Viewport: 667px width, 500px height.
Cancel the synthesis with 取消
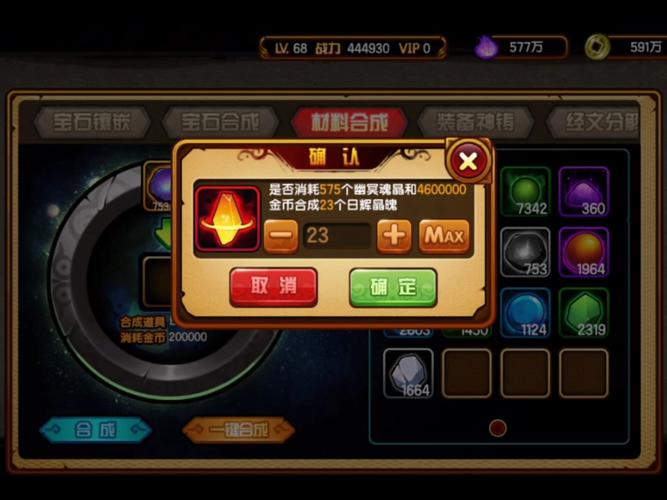(x=273, y=287)
